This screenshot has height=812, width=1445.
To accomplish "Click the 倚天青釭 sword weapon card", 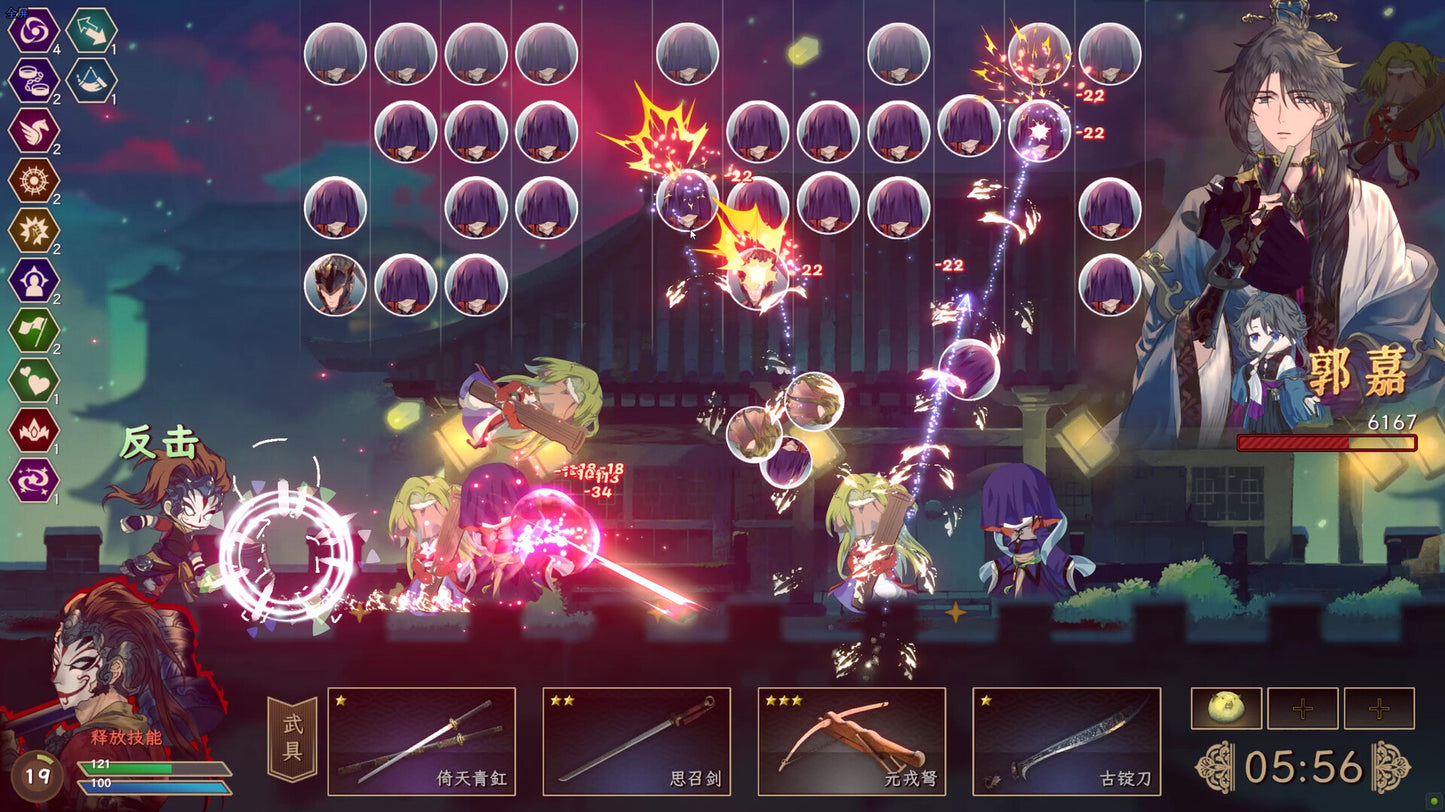I will (423, 740).
